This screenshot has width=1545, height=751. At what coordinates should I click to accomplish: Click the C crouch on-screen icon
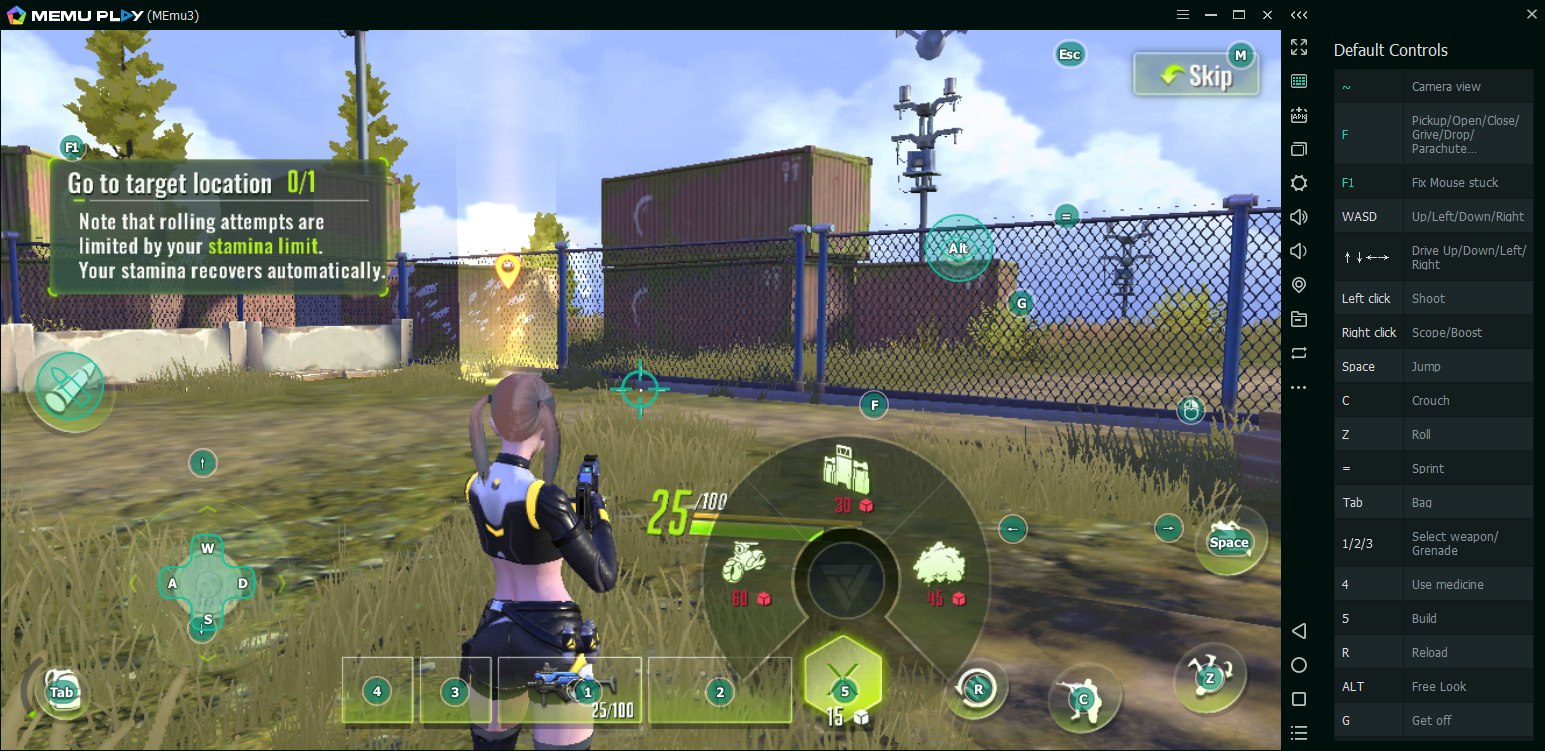click(1085, 700)
